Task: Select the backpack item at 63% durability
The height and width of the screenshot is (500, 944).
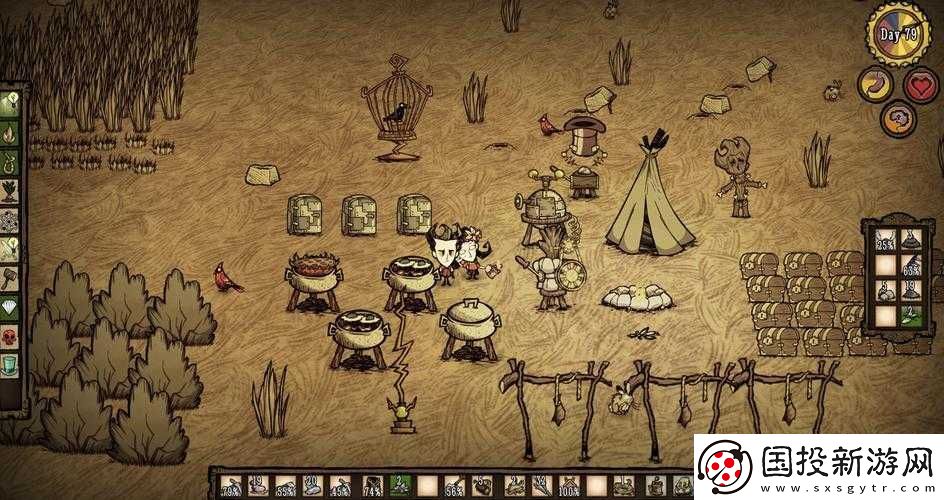Action: (911, 265)
